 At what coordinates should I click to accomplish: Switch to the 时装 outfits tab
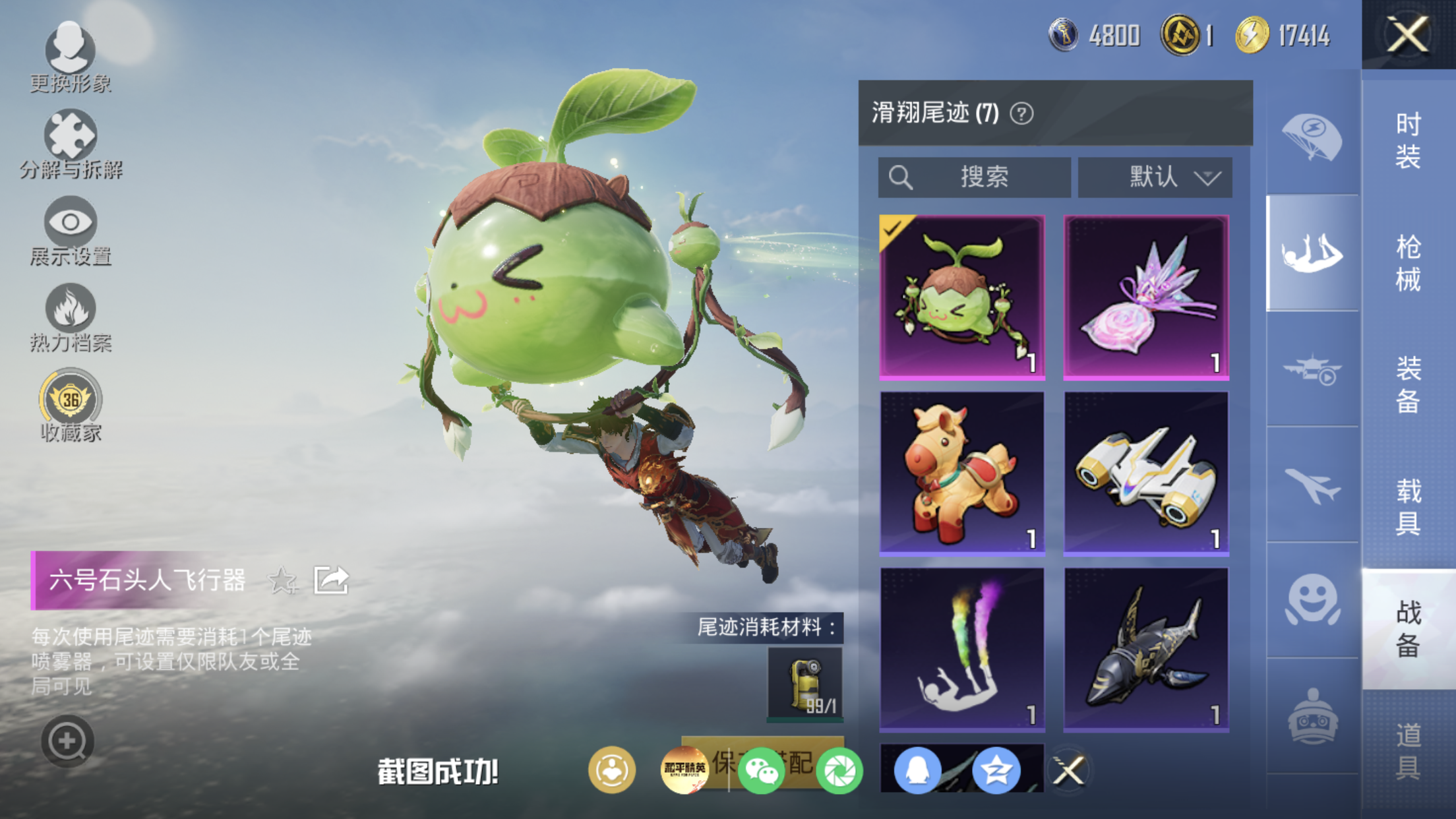coord(1408,140)
